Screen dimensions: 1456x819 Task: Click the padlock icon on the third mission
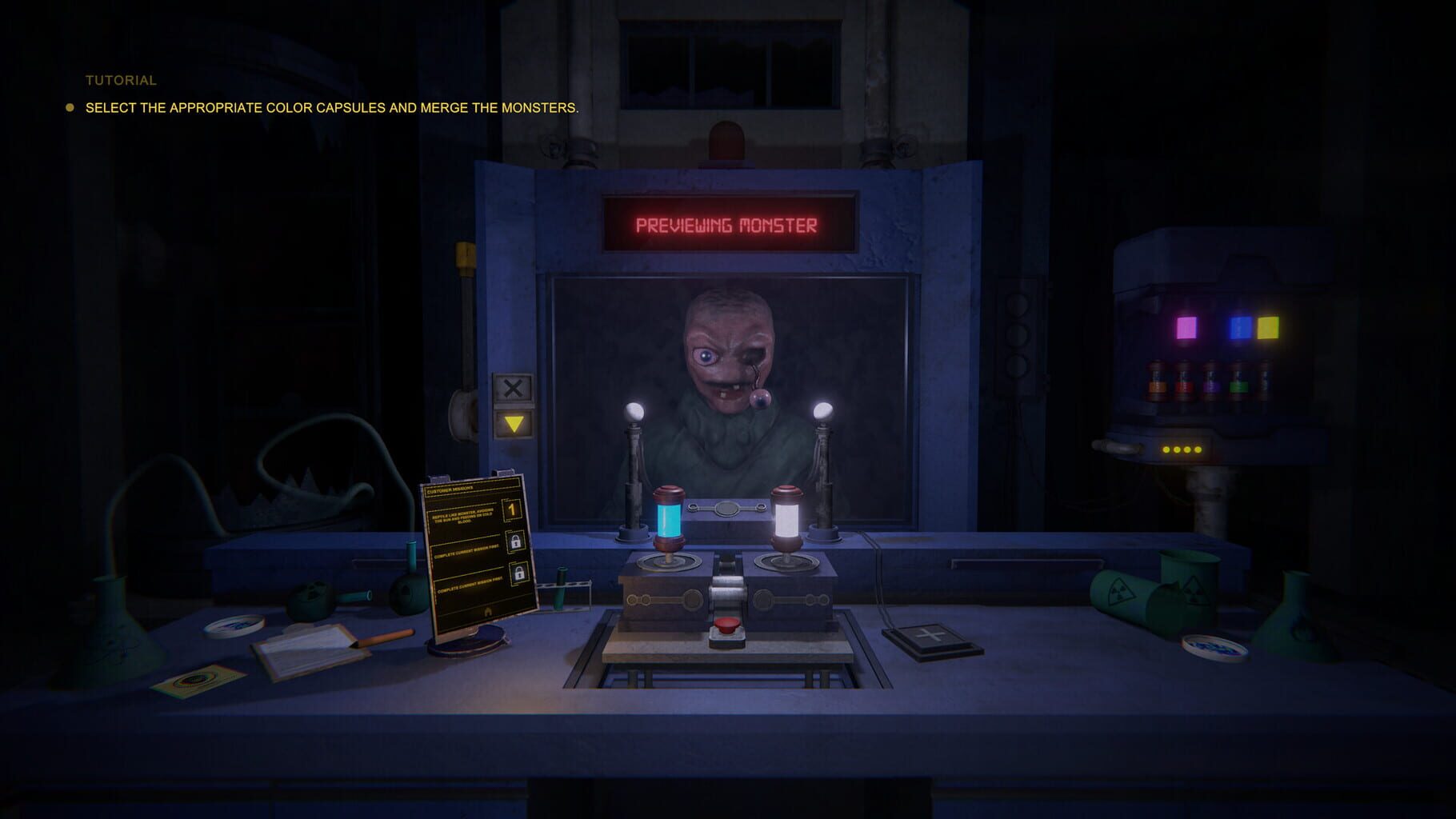[519, 573]
